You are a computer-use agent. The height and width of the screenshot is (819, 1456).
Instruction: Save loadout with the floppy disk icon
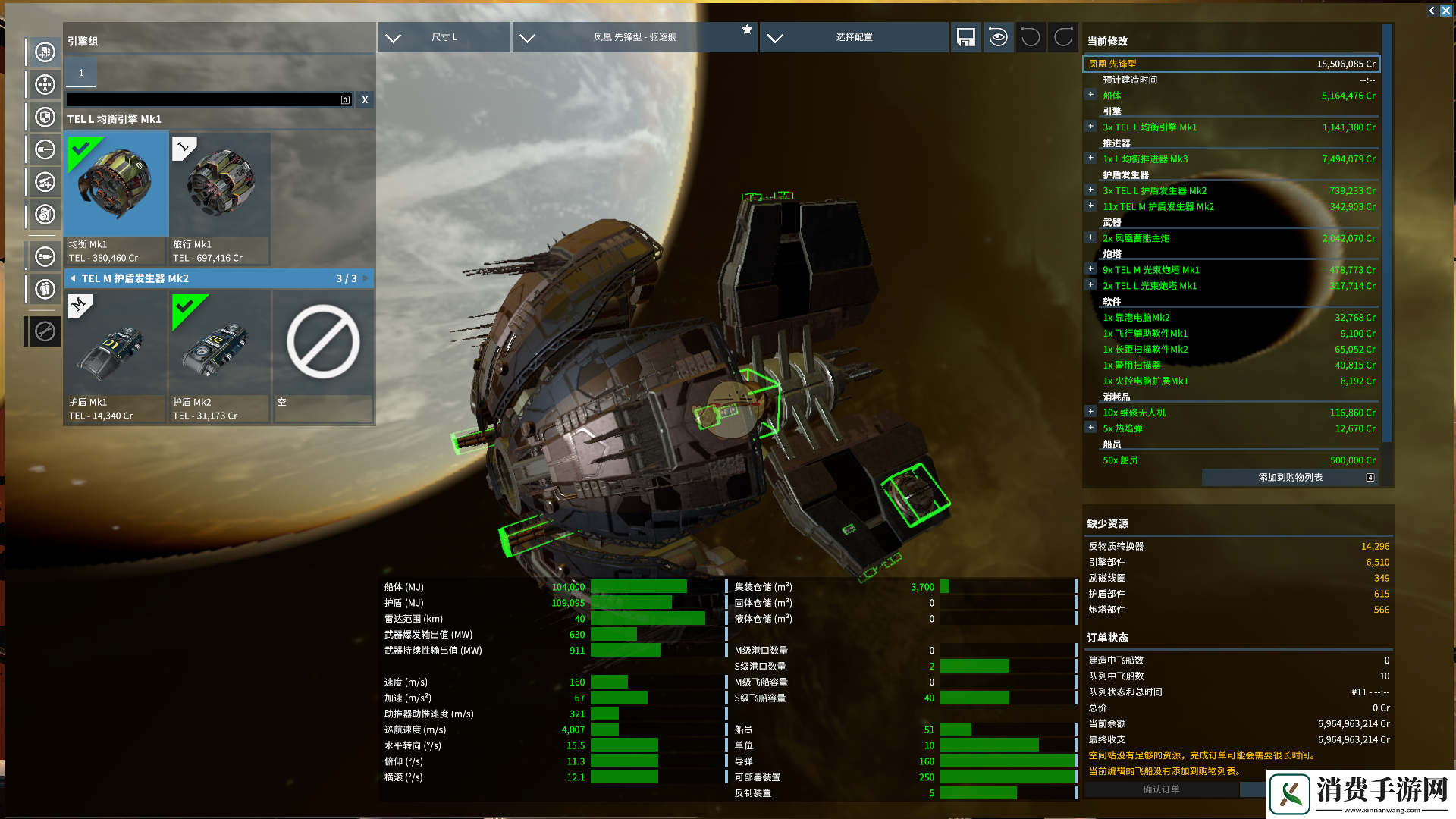965,37
